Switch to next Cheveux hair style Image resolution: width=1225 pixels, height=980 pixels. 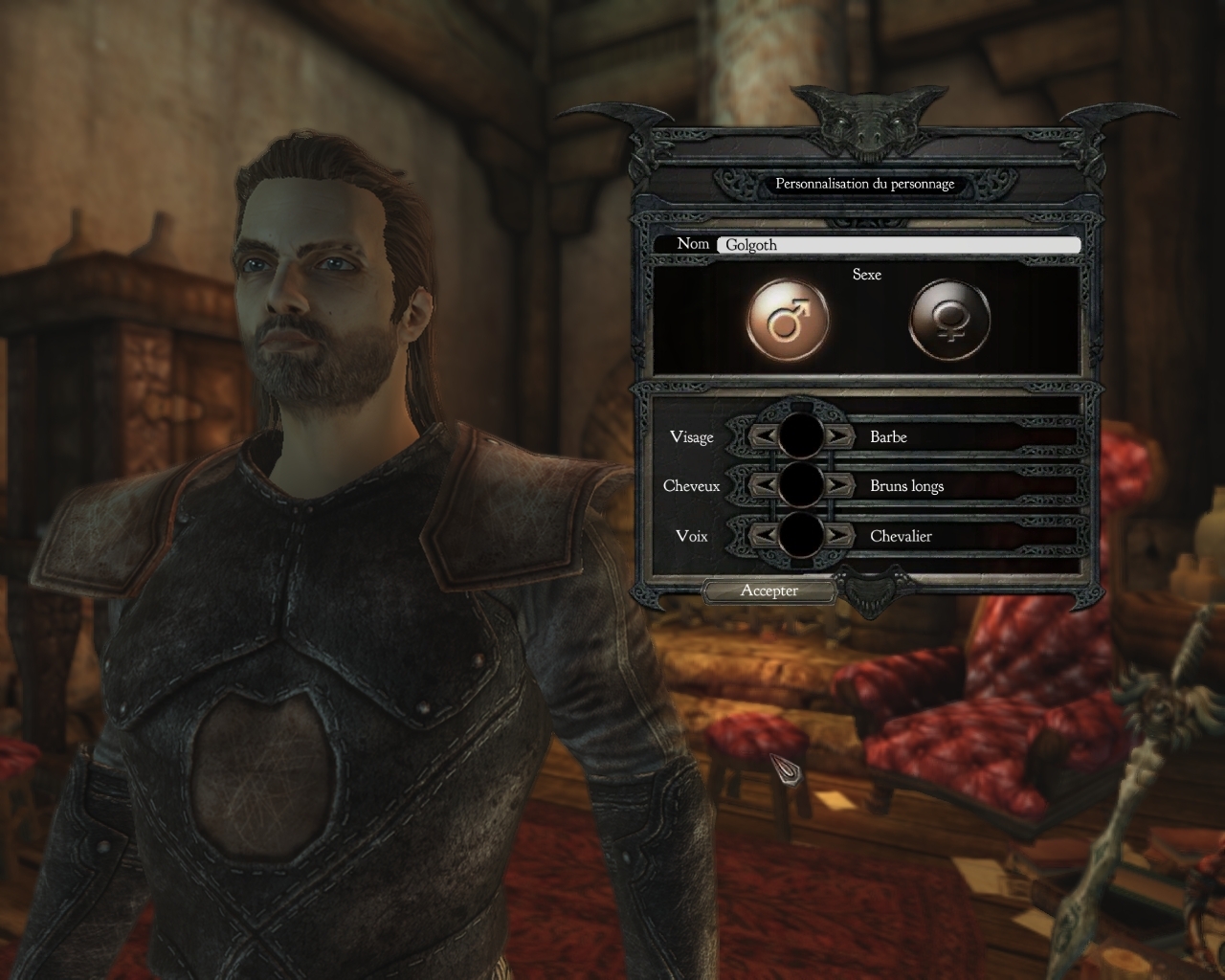tap(838, 485)
